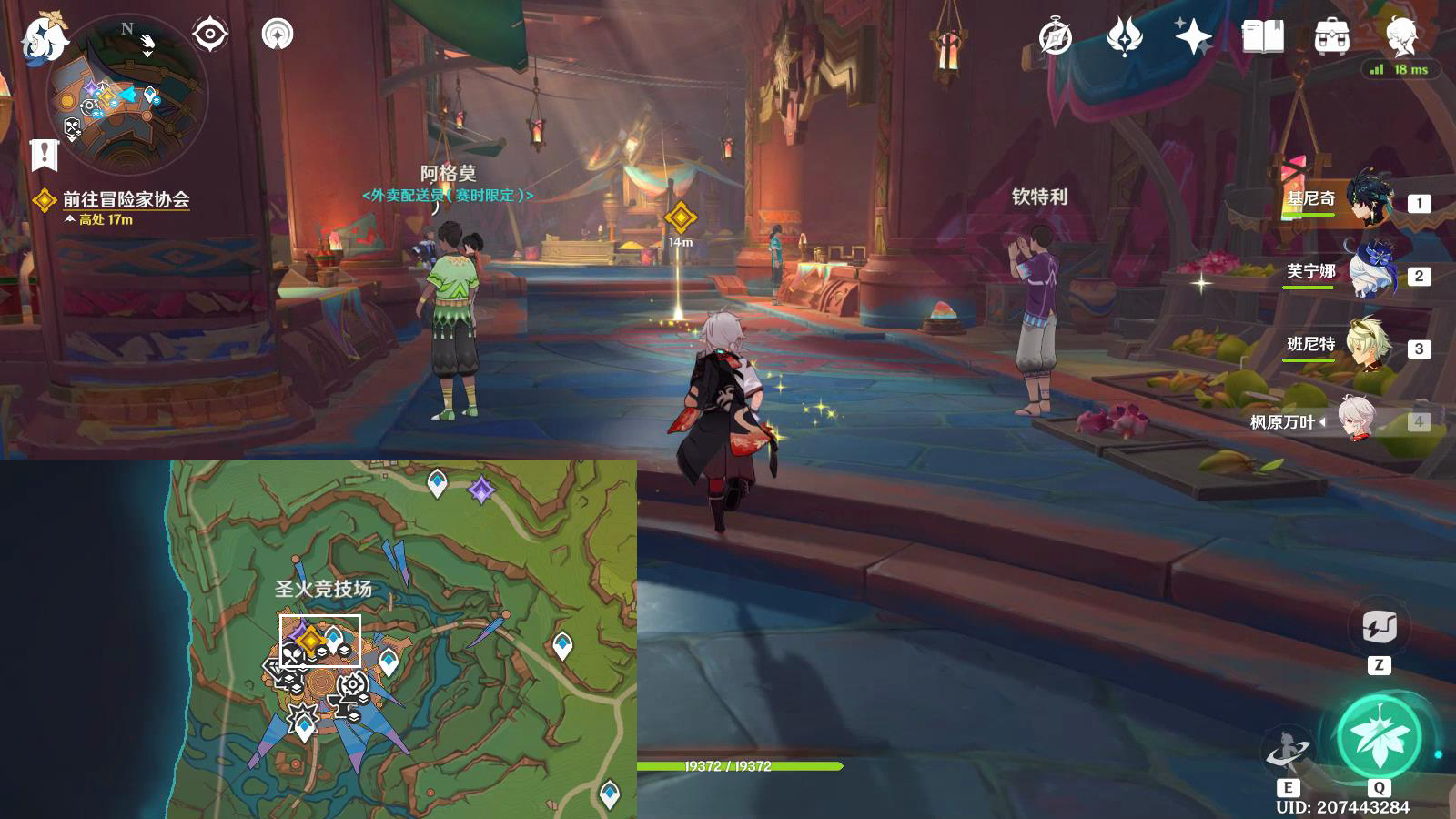
Task: Open the character screen icon
Action: click(1401, 35)
